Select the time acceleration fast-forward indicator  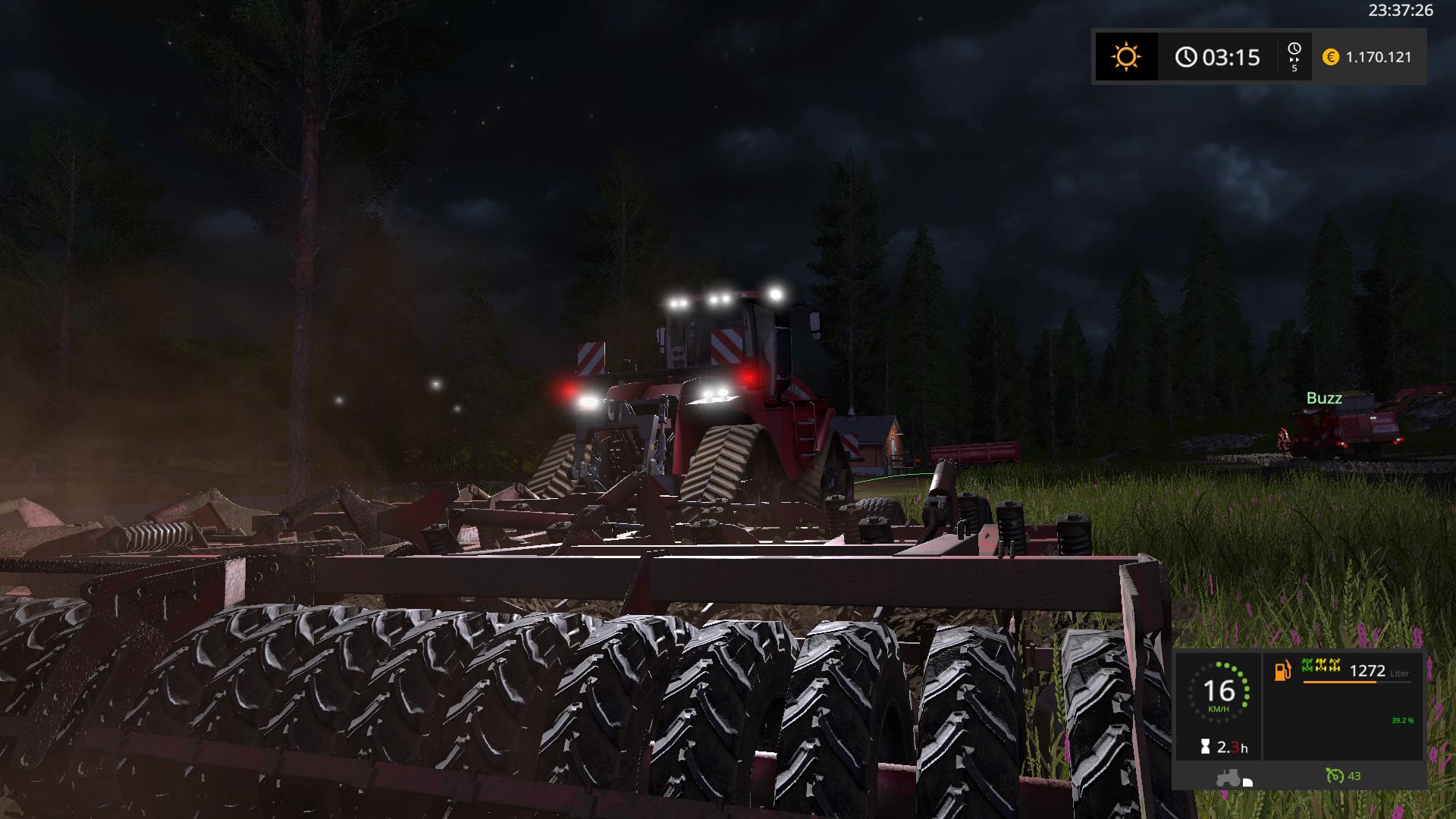(x=1294, y=57)
